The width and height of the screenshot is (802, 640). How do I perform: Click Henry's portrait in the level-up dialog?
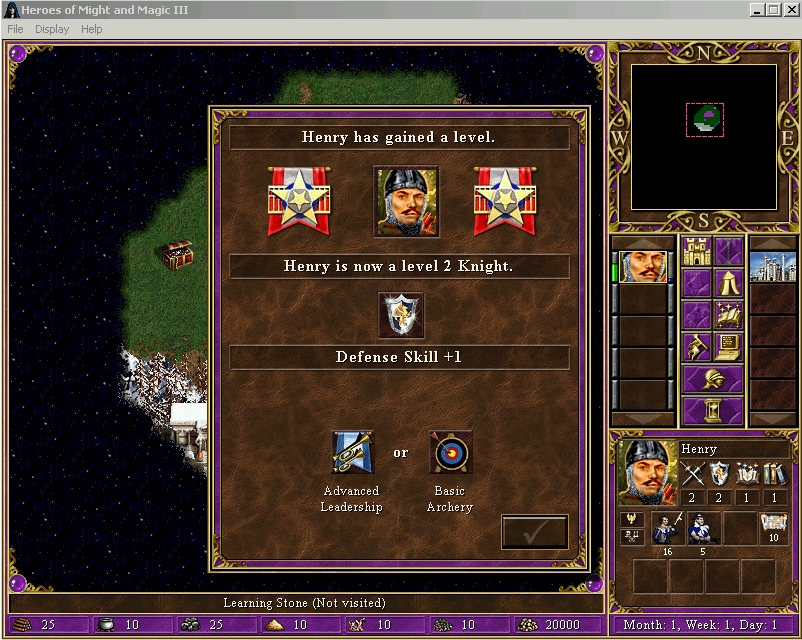[x=405, y=201]
